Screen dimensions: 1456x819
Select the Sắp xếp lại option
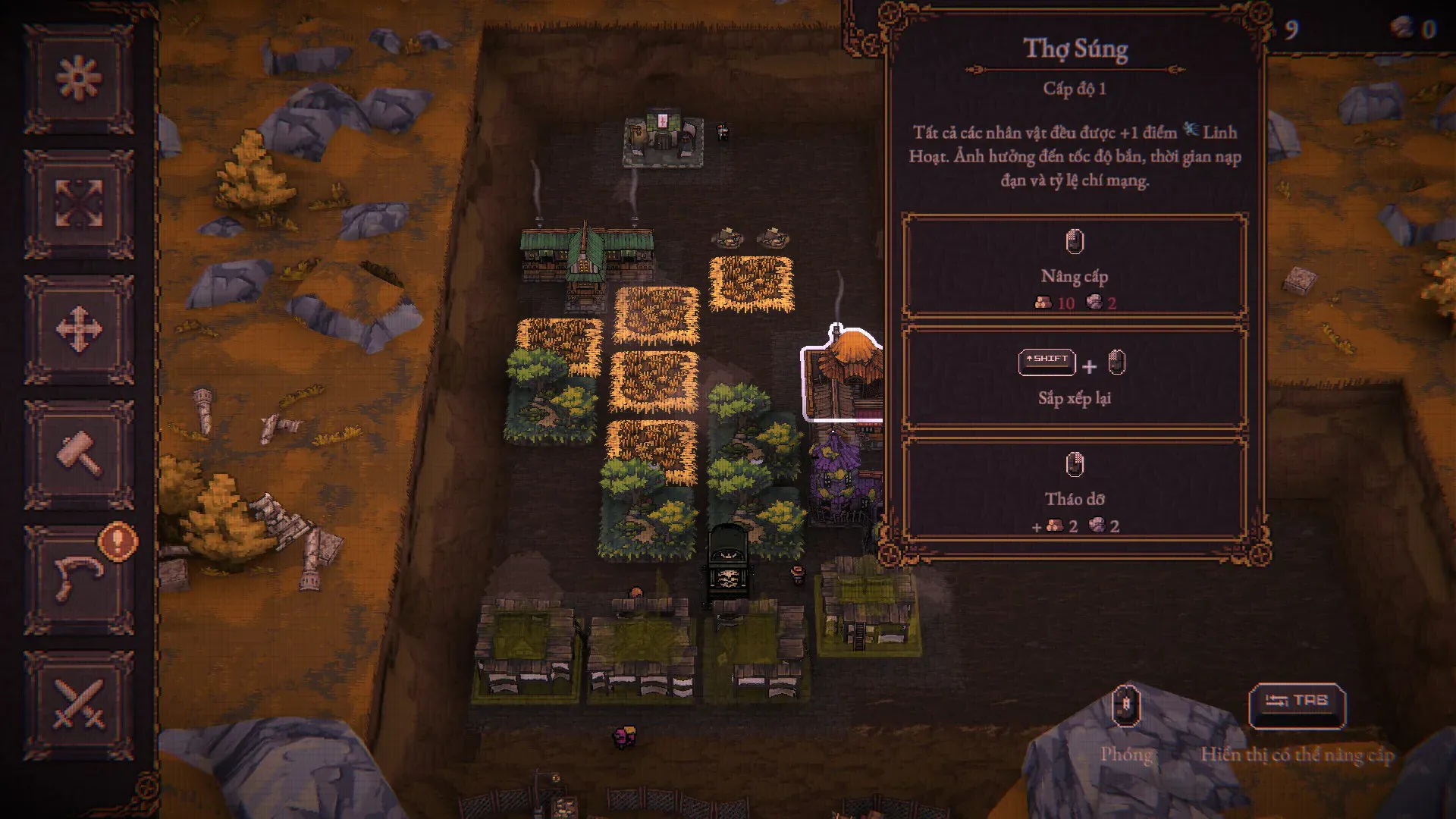pos(1074,377)
